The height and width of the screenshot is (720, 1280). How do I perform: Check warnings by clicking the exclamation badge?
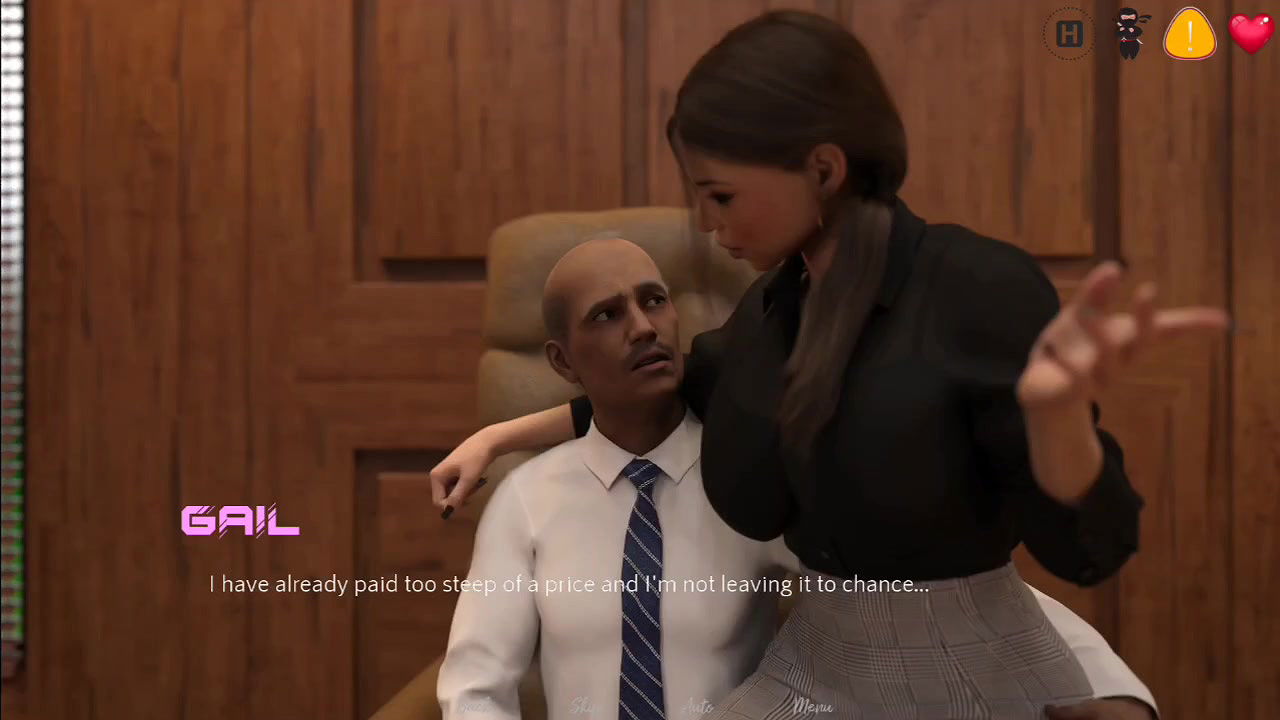tap(1190, 34)
